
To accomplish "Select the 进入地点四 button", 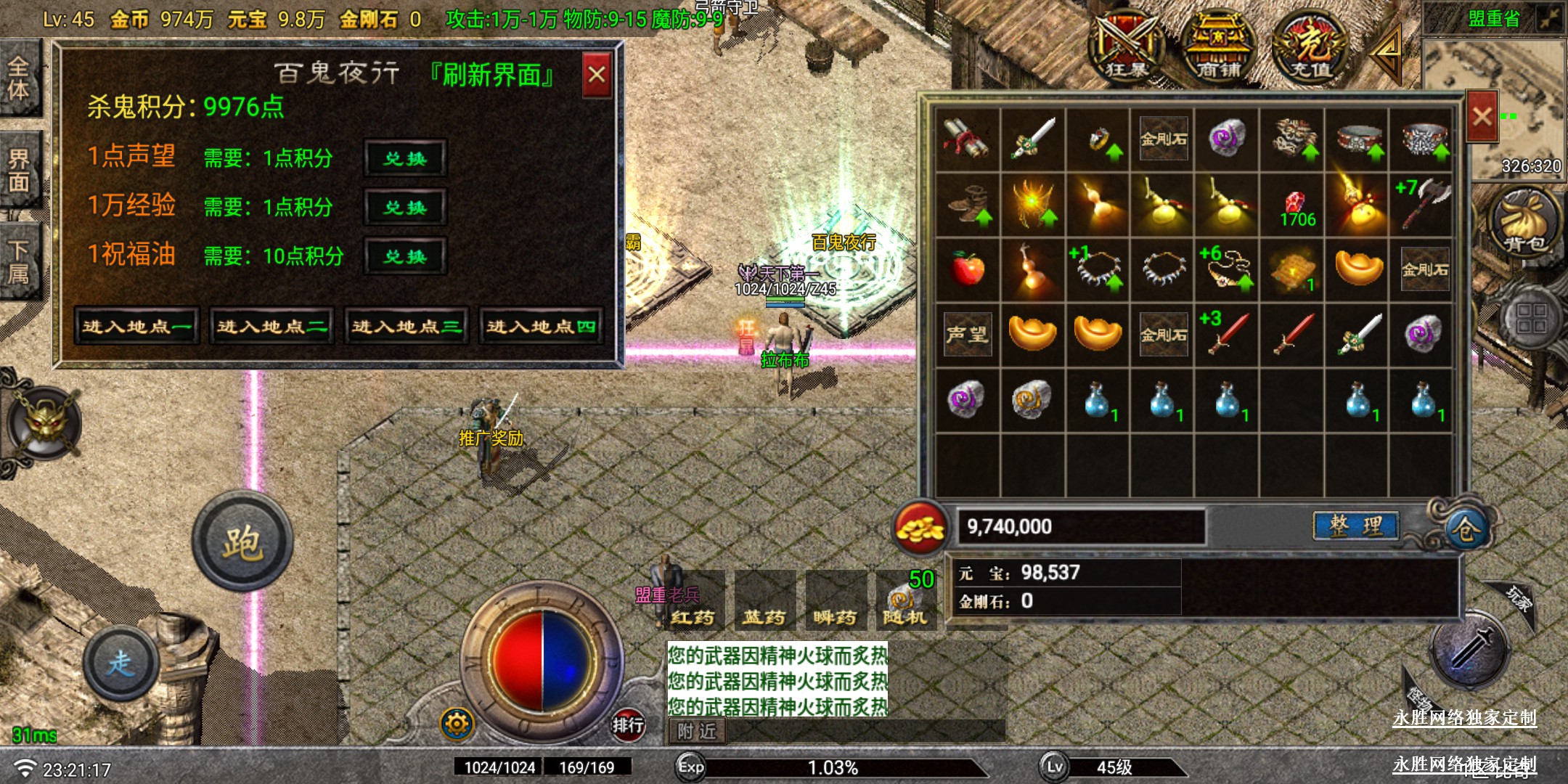I will coord(542,327).
